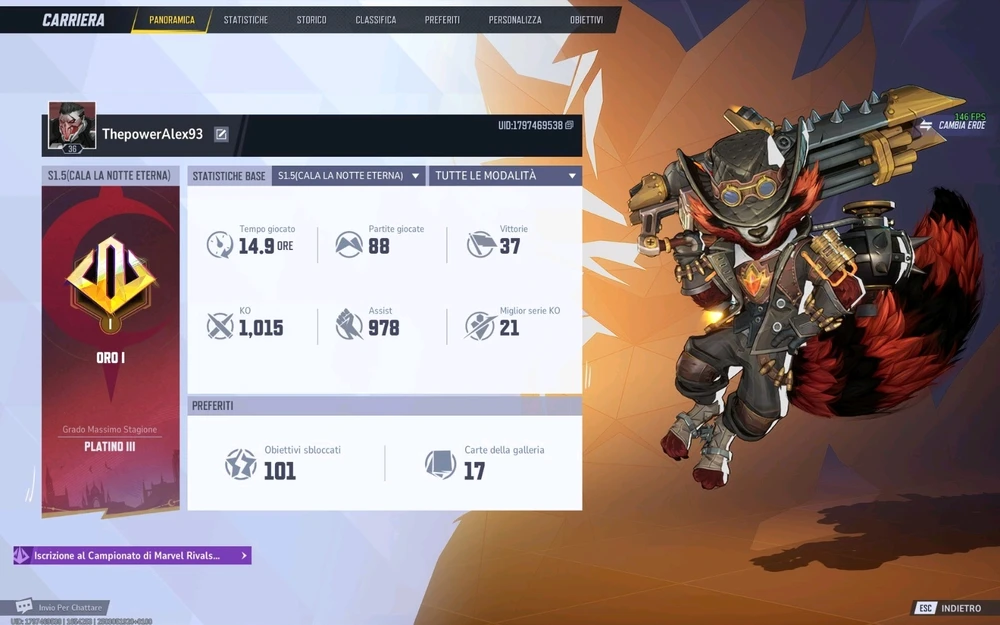This screenshot has width=1000, height=625.
Task: View the Obiettivi sbloccati entry
Action: tap(285, 463)
